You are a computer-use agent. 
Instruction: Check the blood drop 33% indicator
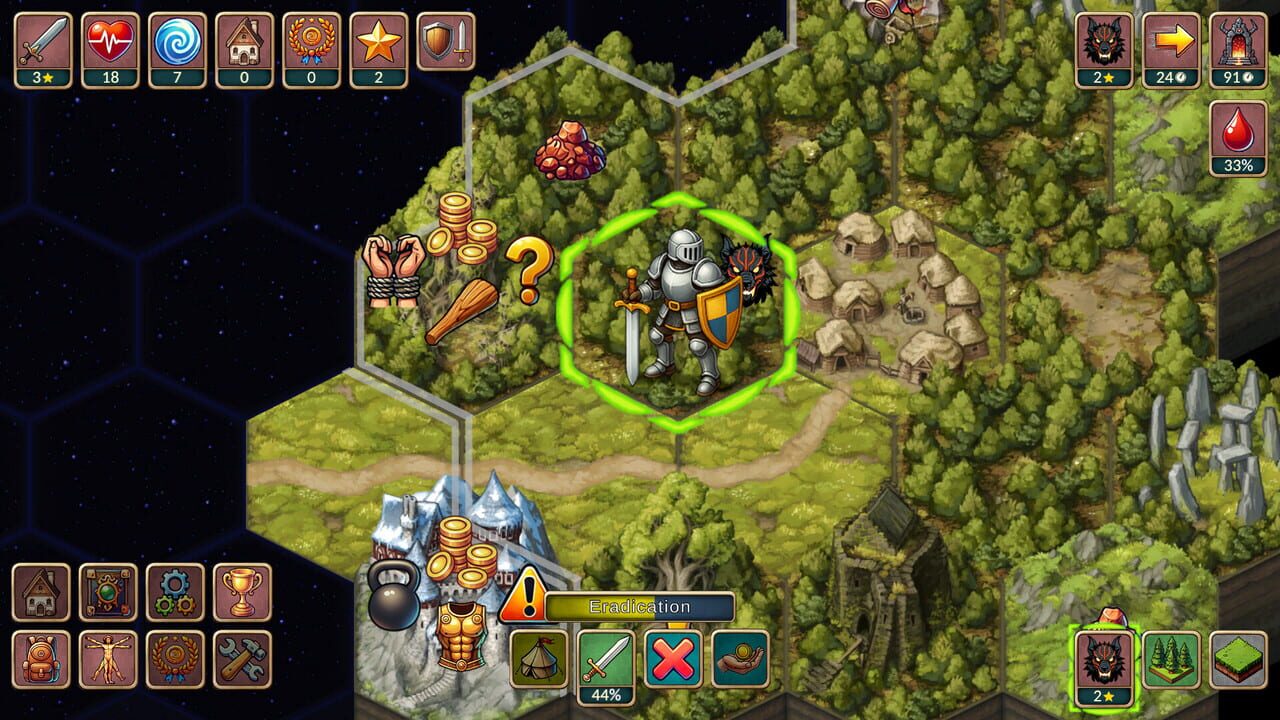point(1238,140)
